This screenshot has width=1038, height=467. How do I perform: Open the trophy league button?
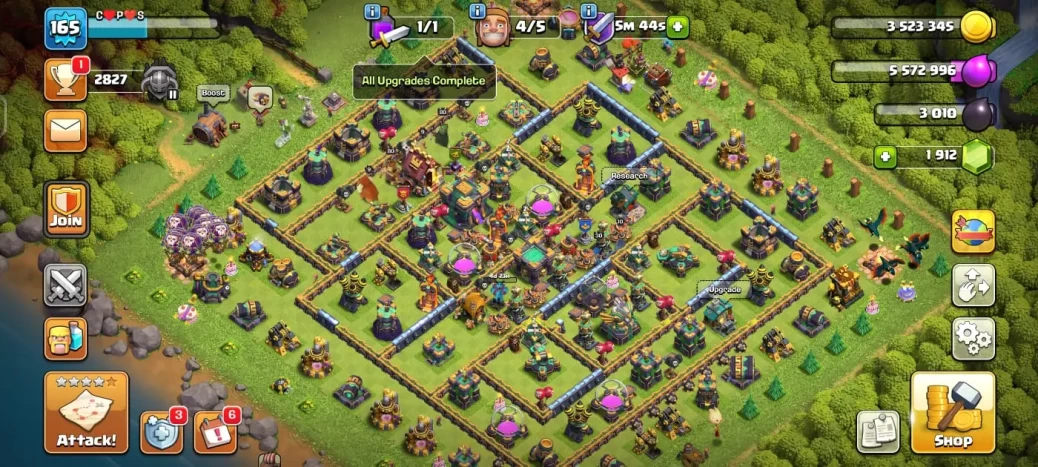click(x=65, y=80)
